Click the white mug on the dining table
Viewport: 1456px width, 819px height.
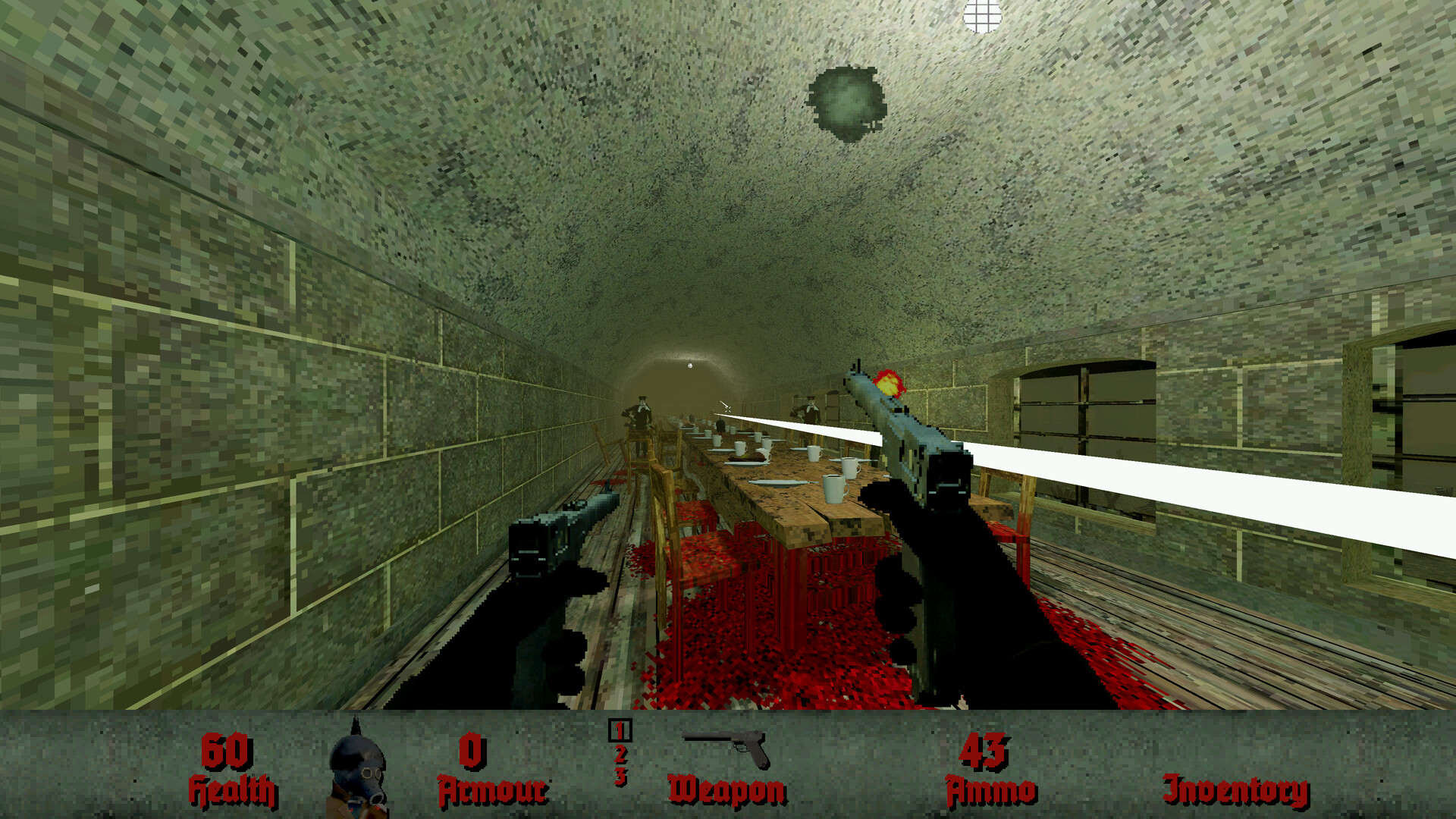[833, 489]
